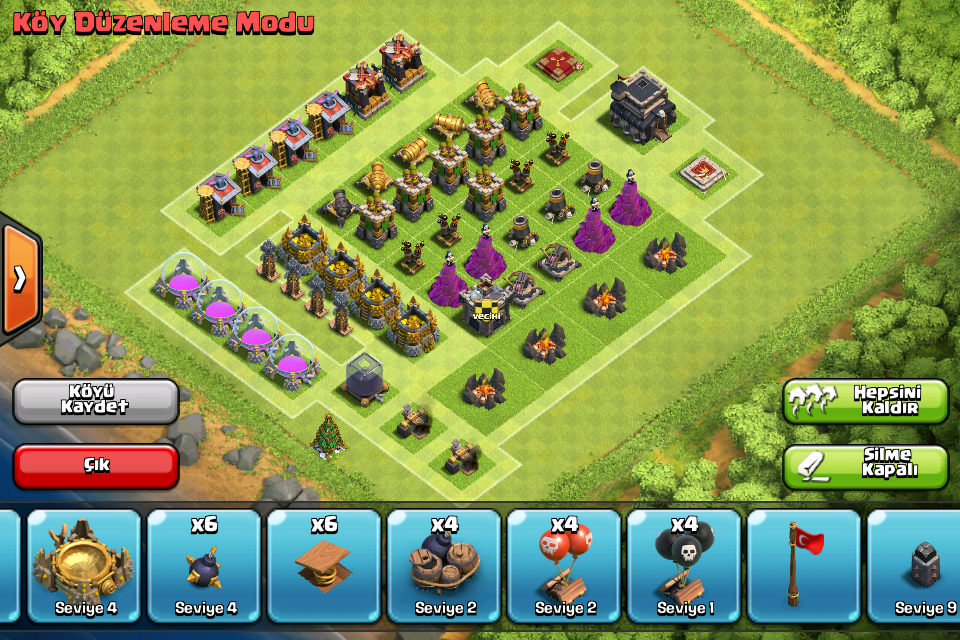960x640 pixels.
Task: Save the village with Köyü Kaydet
Action: [95, 400]
